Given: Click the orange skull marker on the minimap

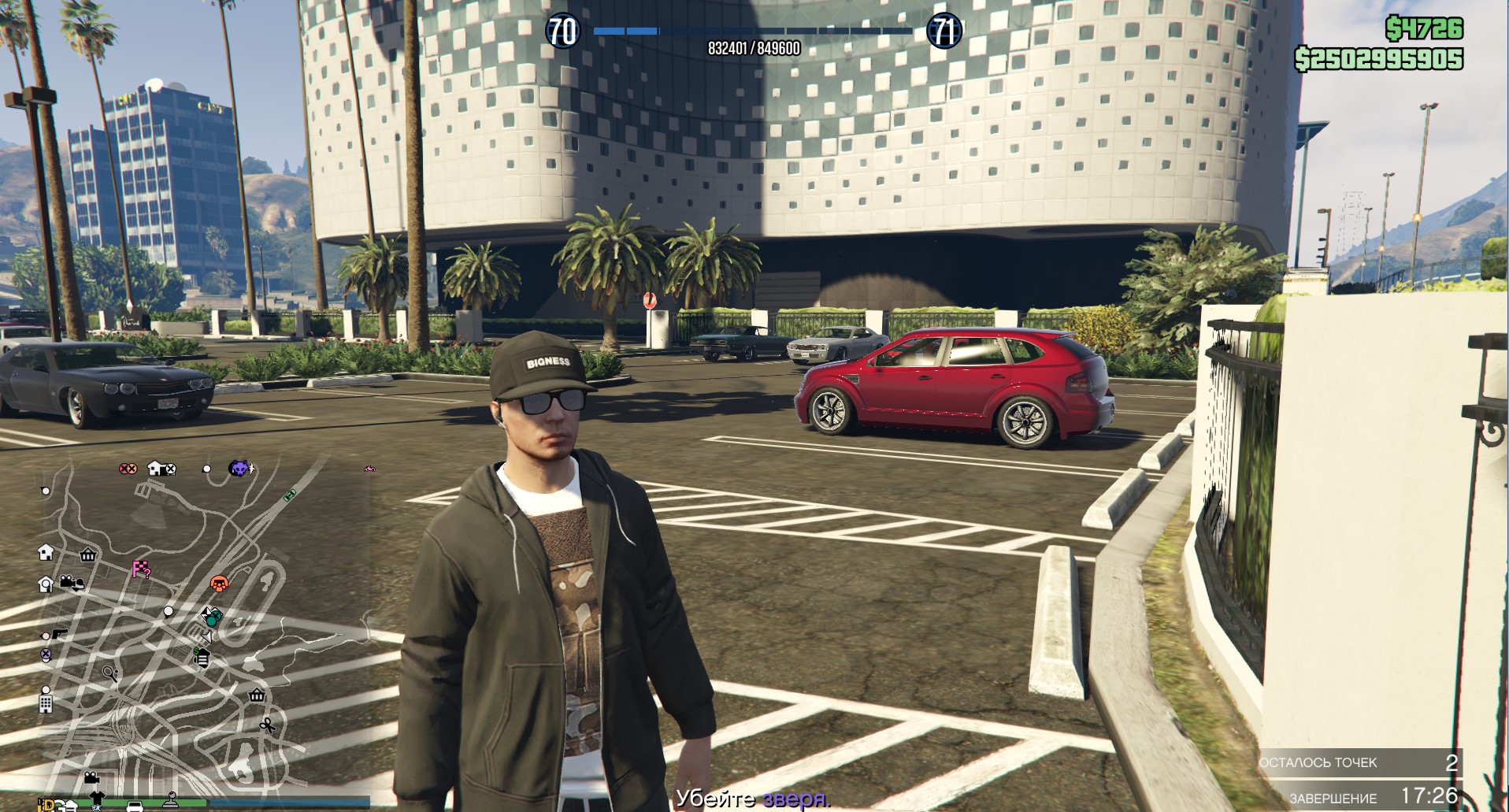Looking at the screenshot, I should [x=219, y=584].
